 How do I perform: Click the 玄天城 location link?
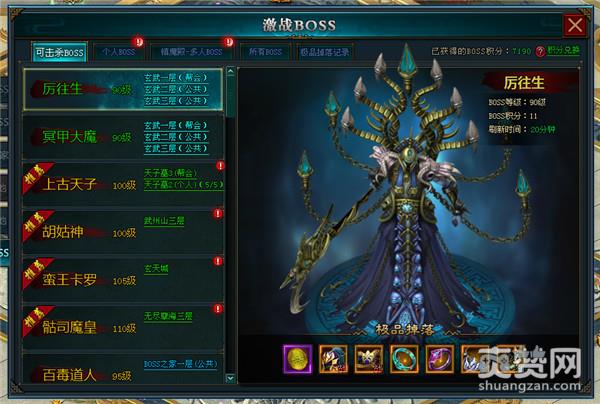[x=158, y=267]
